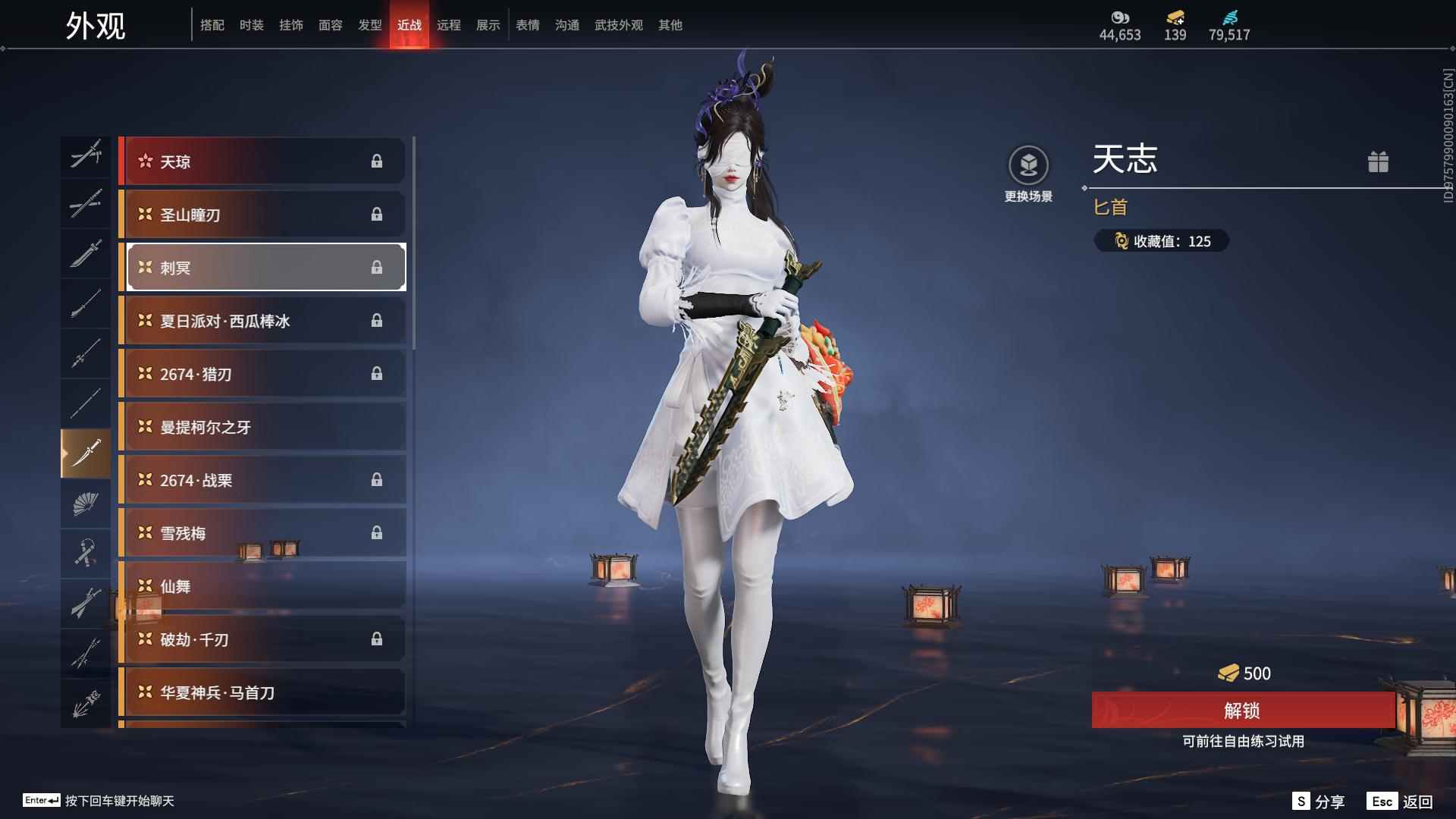The width and height of the screenshot is (1456, 819).
Task: Select the topmost katana weapon category icon
Action: pos(86,155)
